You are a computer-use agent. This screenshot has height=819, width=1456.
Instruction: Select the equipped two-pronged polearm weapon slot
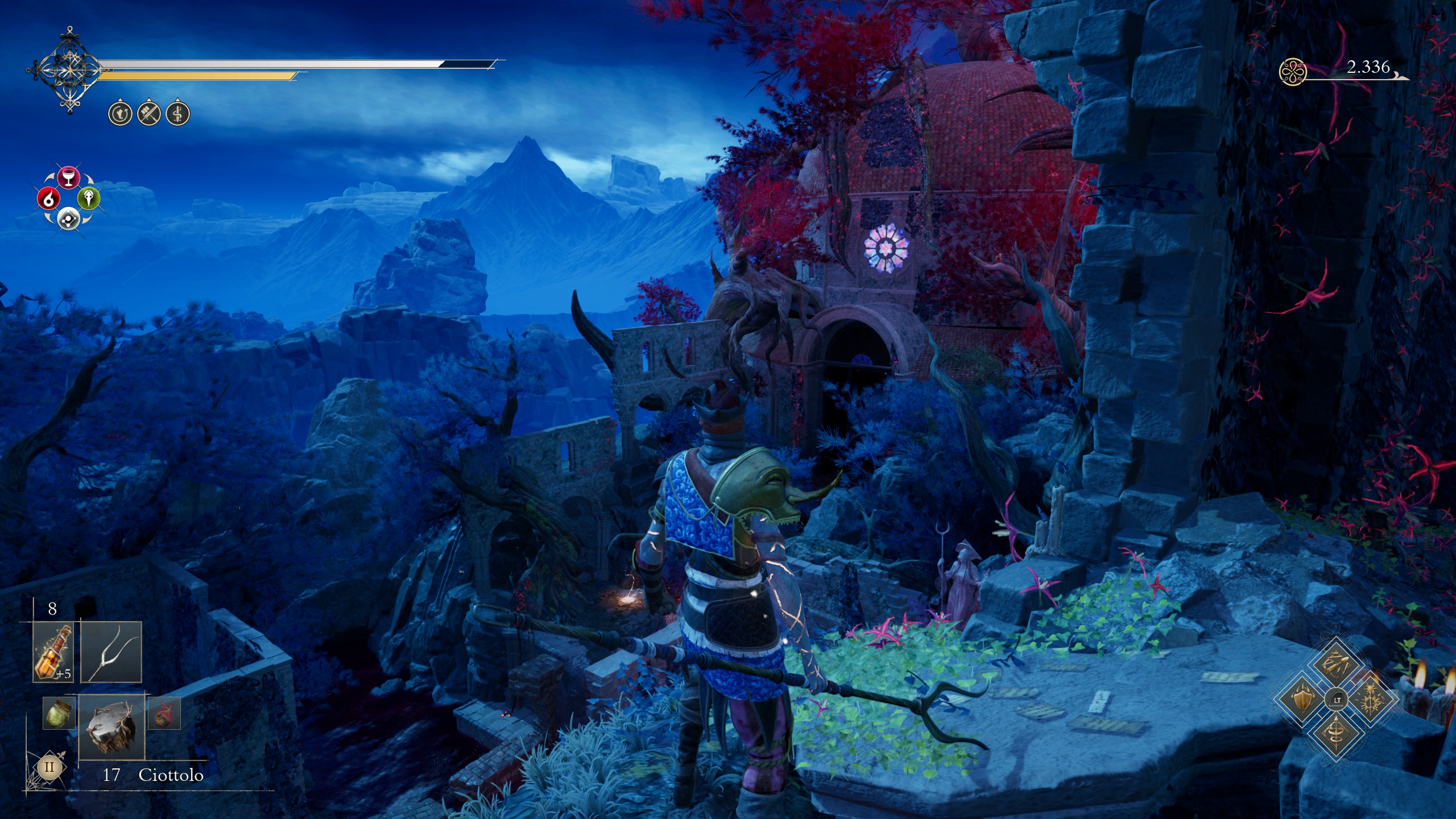pos(111,652)
